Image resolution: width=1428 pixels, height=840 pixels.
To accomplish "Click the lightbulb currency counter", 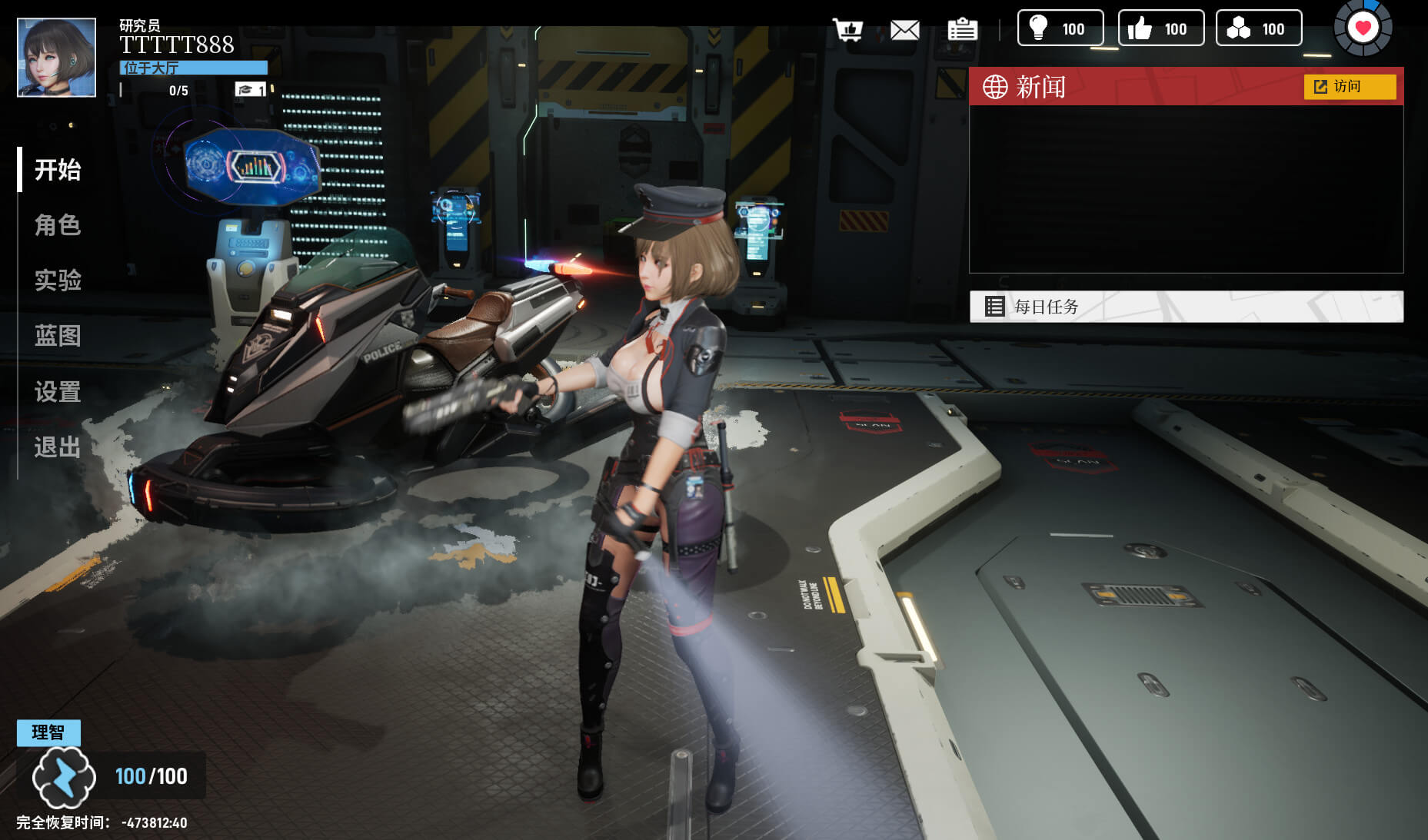I will tap(1060, 28).
